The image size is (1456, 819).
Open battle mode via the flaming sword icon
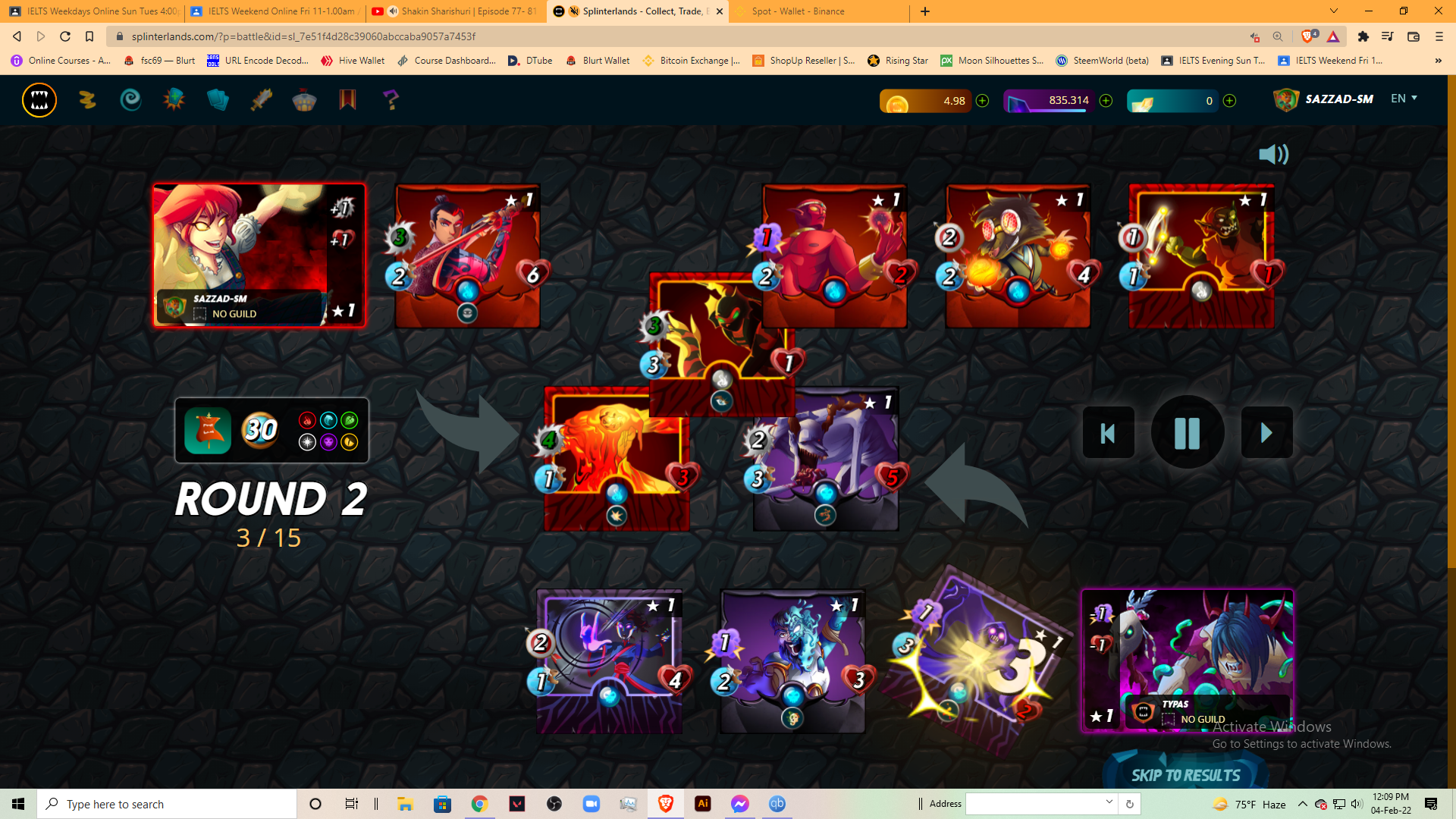(x=261, y=99)
